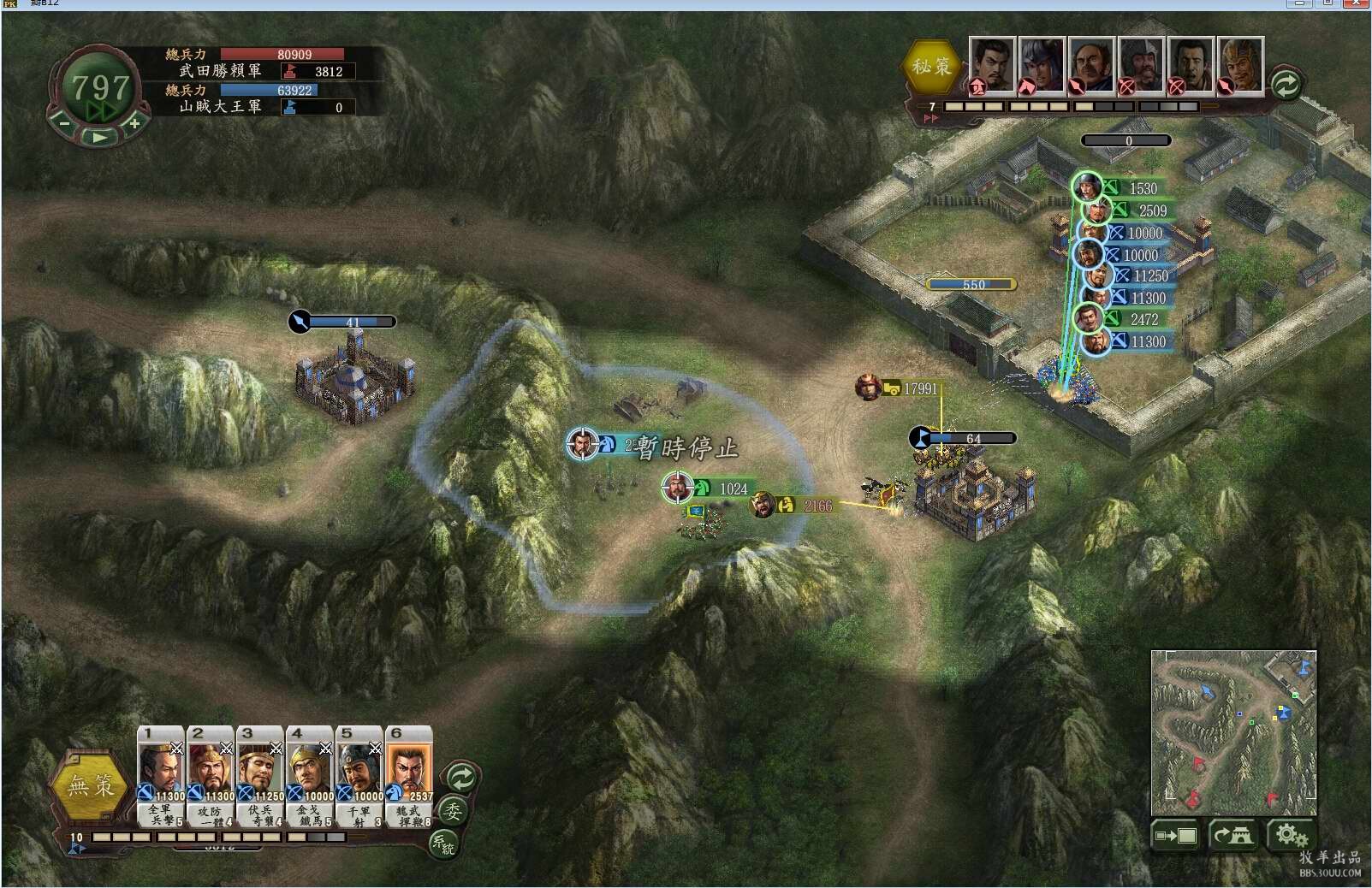The height and width of the screenshot is (888, 1372).
Task: Jump camera to headquarters with castle button
Action: pos(1233,835)
